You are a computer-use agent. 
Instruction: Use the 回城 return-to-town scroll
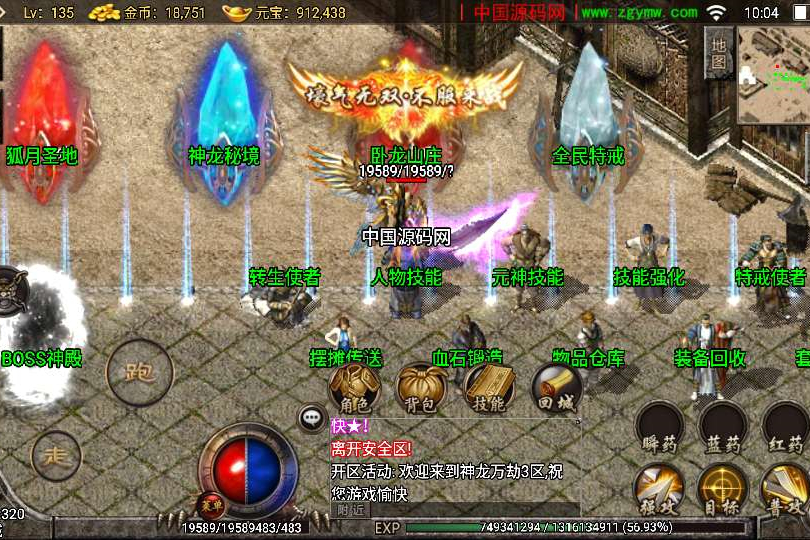click(x=556, y=388)
